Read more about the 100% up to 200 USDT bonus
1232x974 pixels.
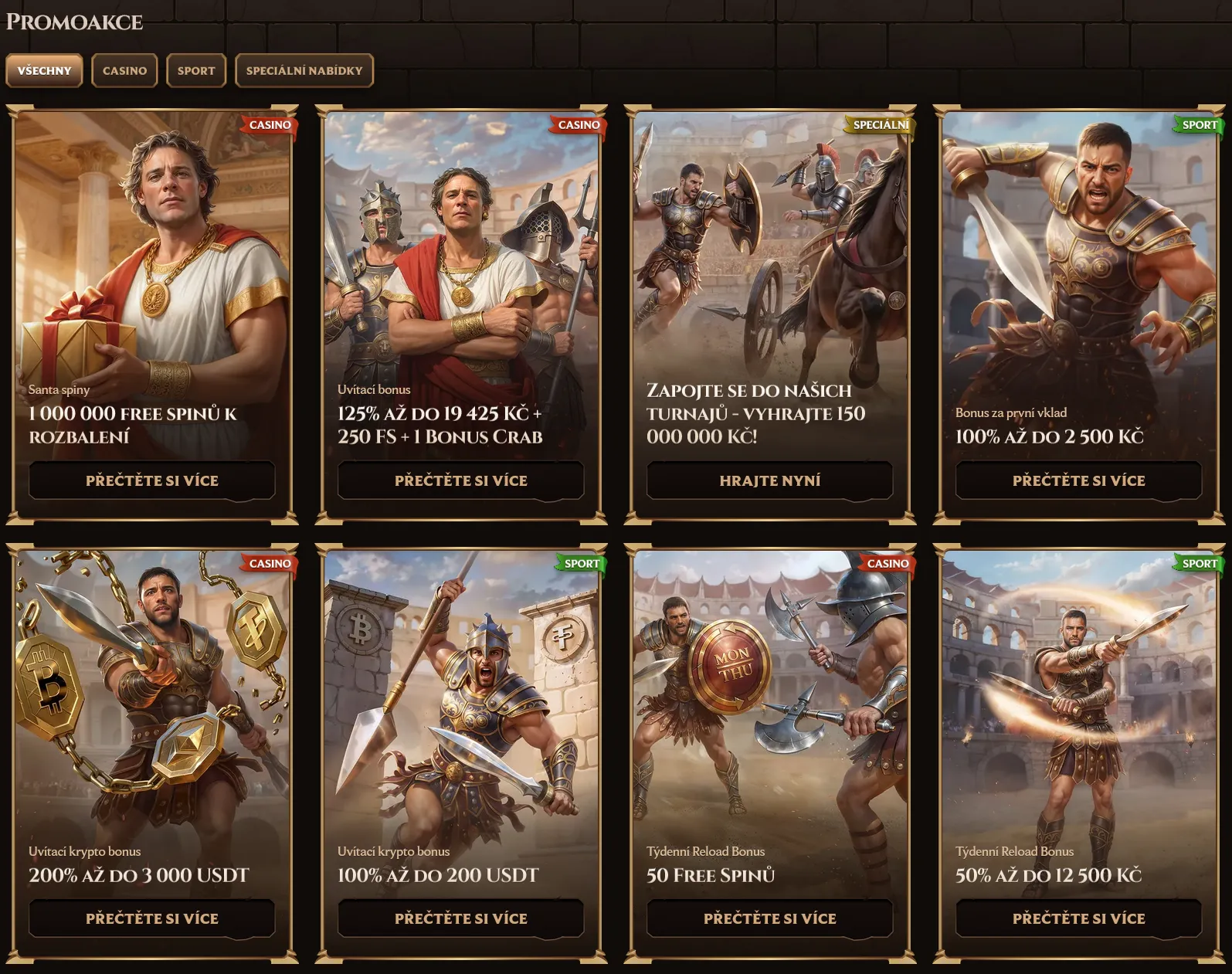(461, 918)
